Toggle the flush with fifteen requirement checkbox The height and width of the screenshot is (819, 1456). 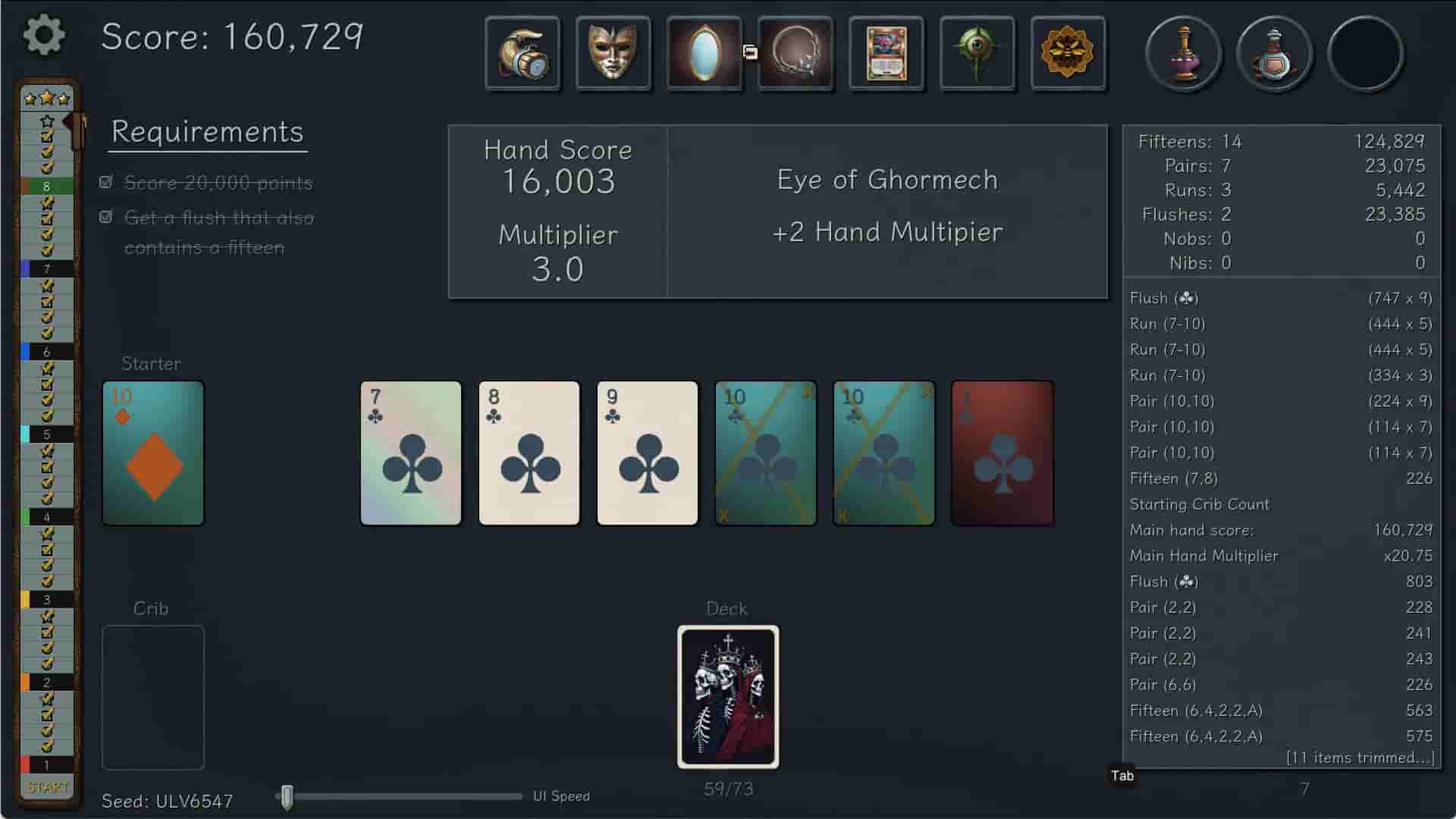click(x=105, y=218)
